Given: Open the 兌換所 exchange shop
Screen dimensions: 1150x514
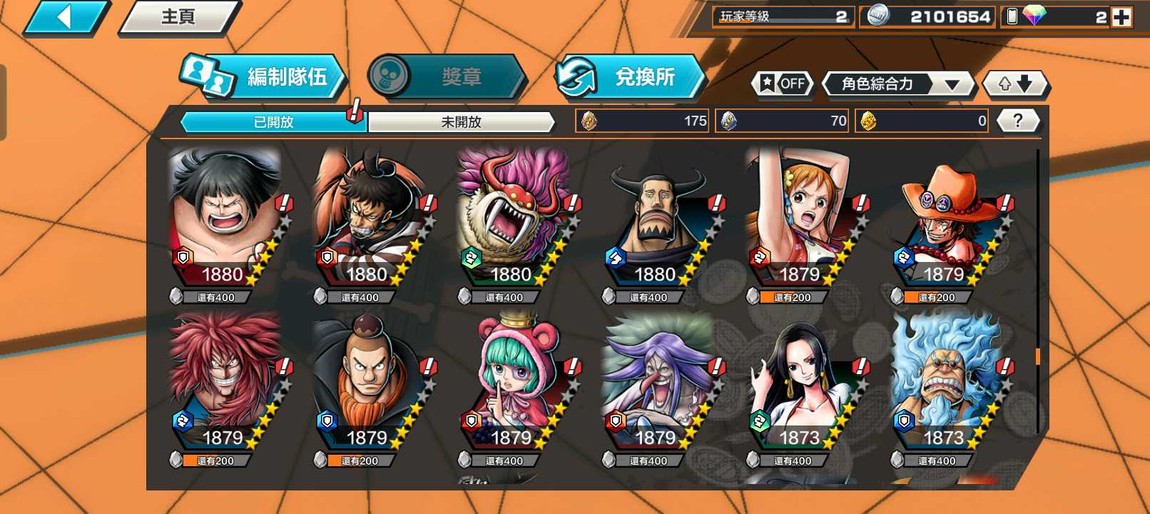Looking at the screenshot, I should 632,77.
